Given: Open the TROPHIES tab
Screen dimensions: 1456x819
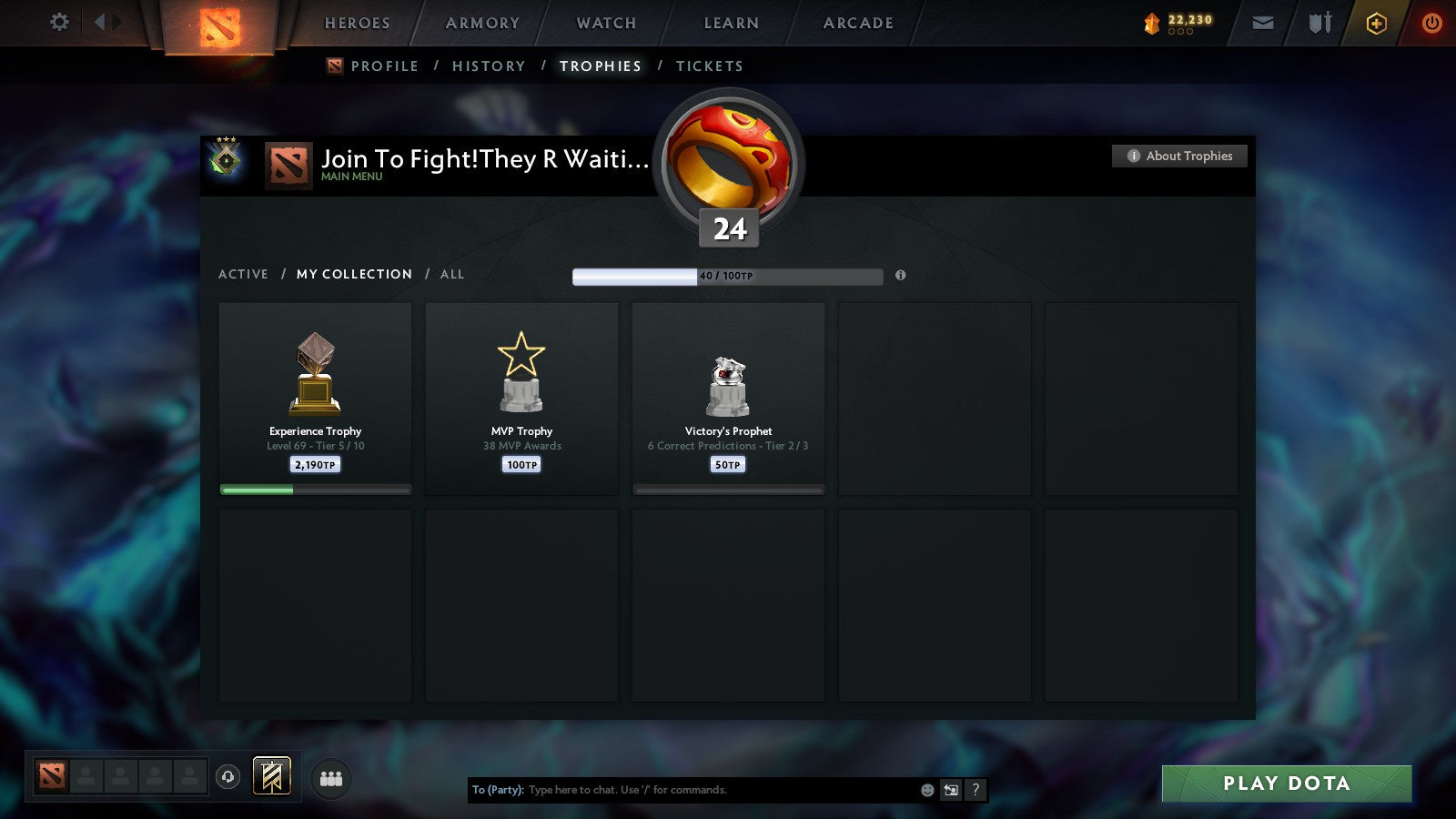Looking at the screenshot, I should click(600, 66).
